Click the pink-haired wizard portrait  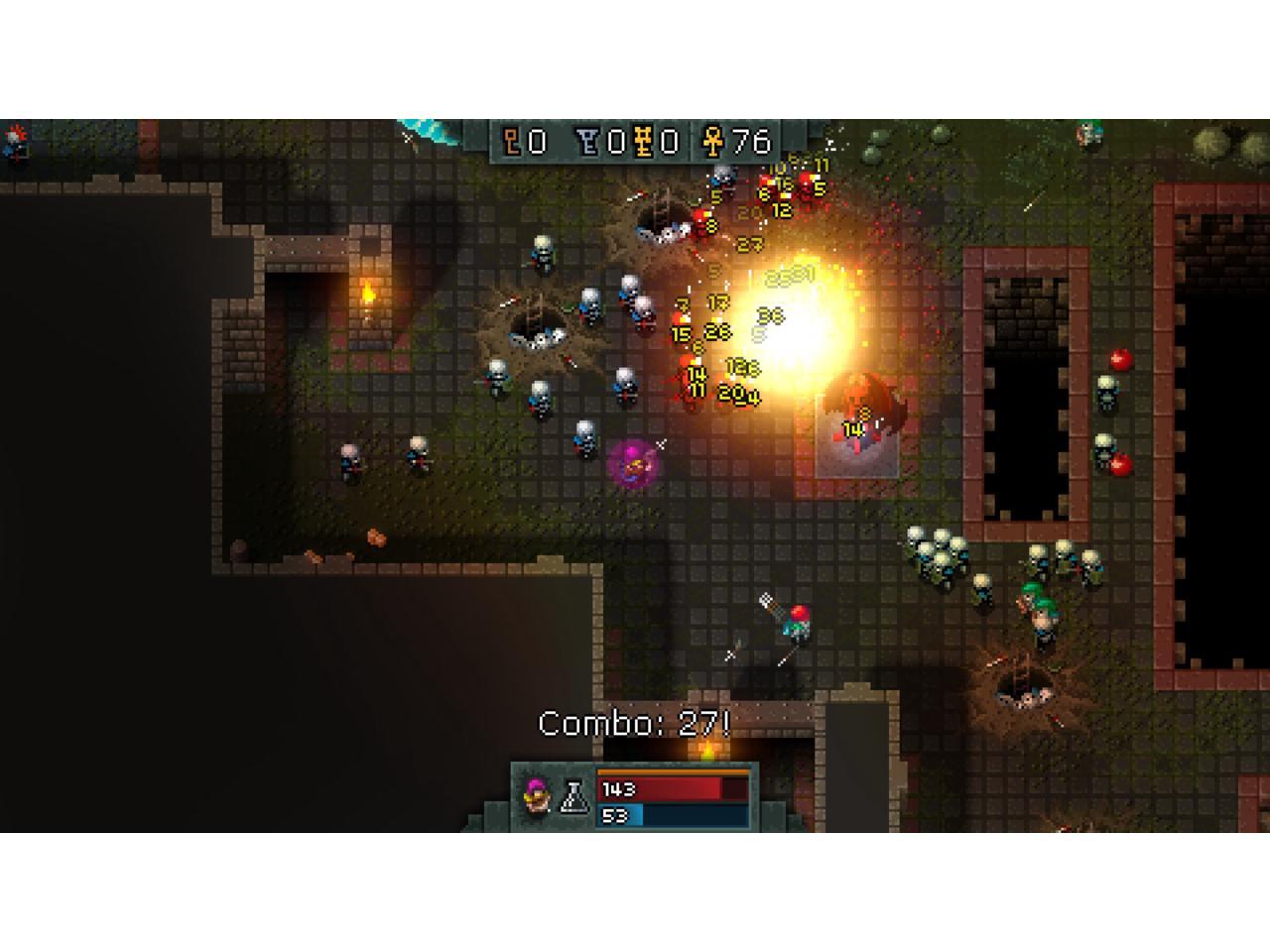[x=537, y=796]
